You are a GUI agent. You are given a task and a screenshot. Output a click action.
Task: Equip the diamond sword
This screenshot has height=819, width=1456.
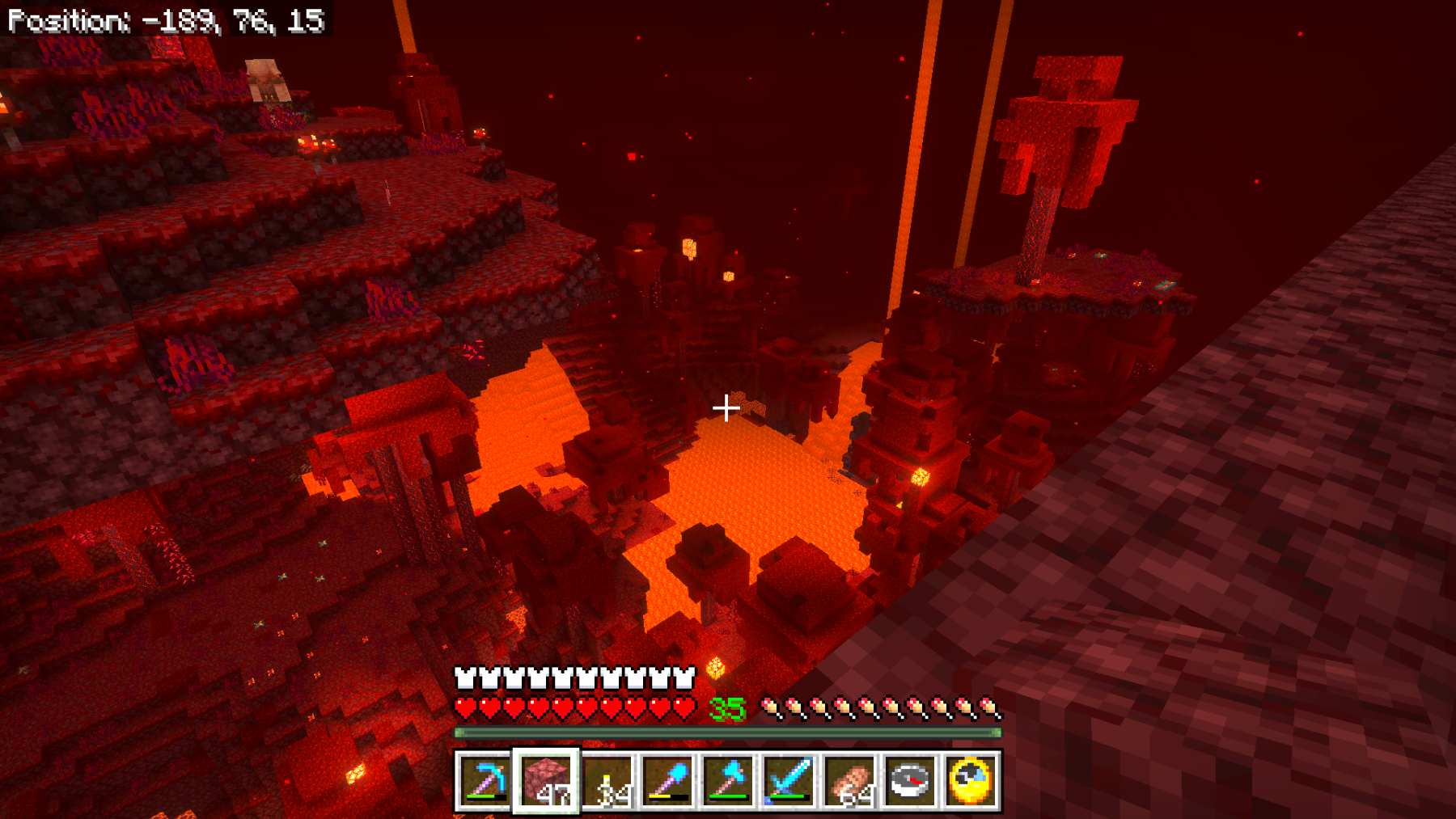coord(789,781)
